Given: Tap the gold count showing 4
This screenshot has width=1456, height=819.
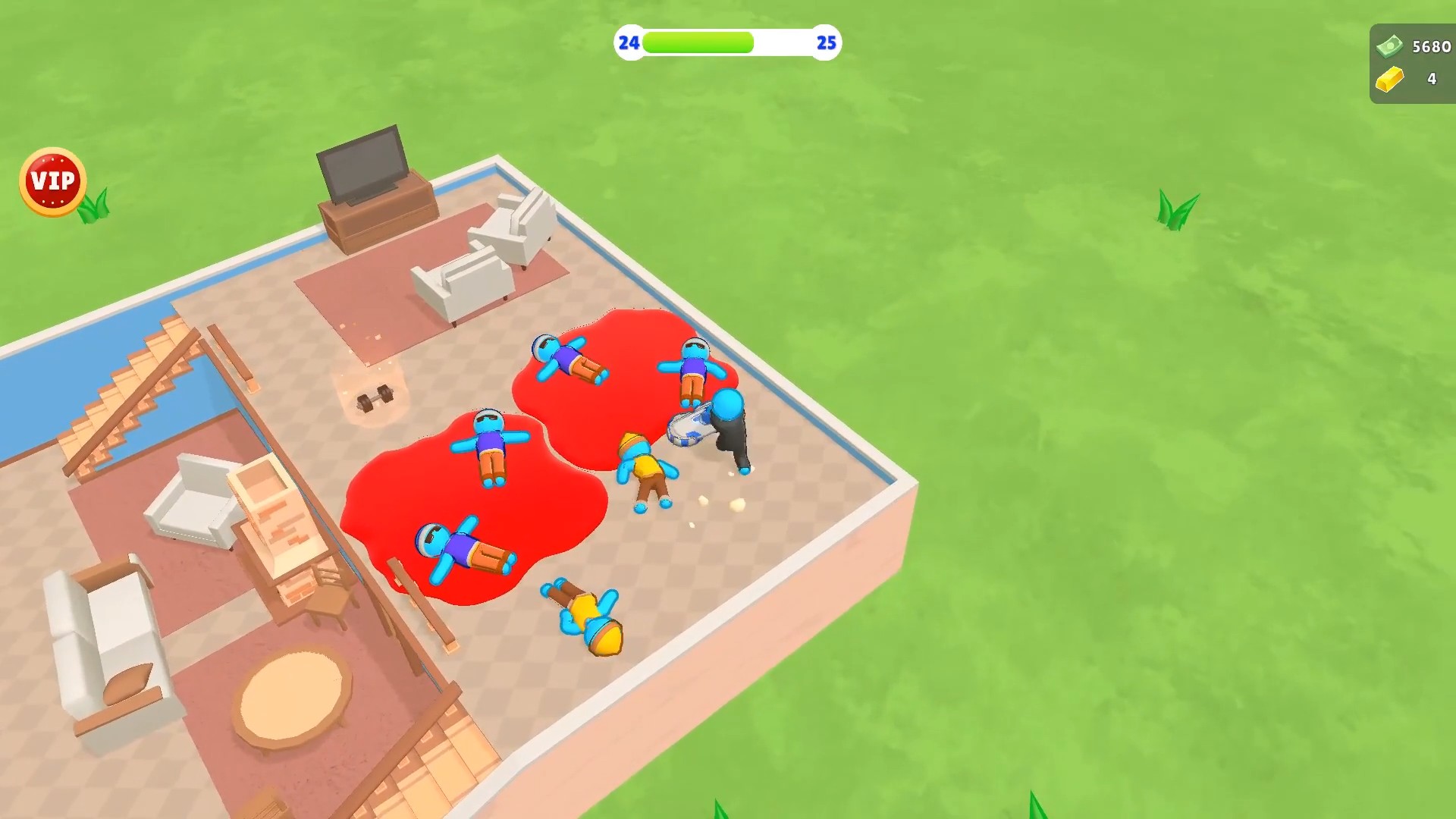Looking at the screenshot, I should 1432,79.
